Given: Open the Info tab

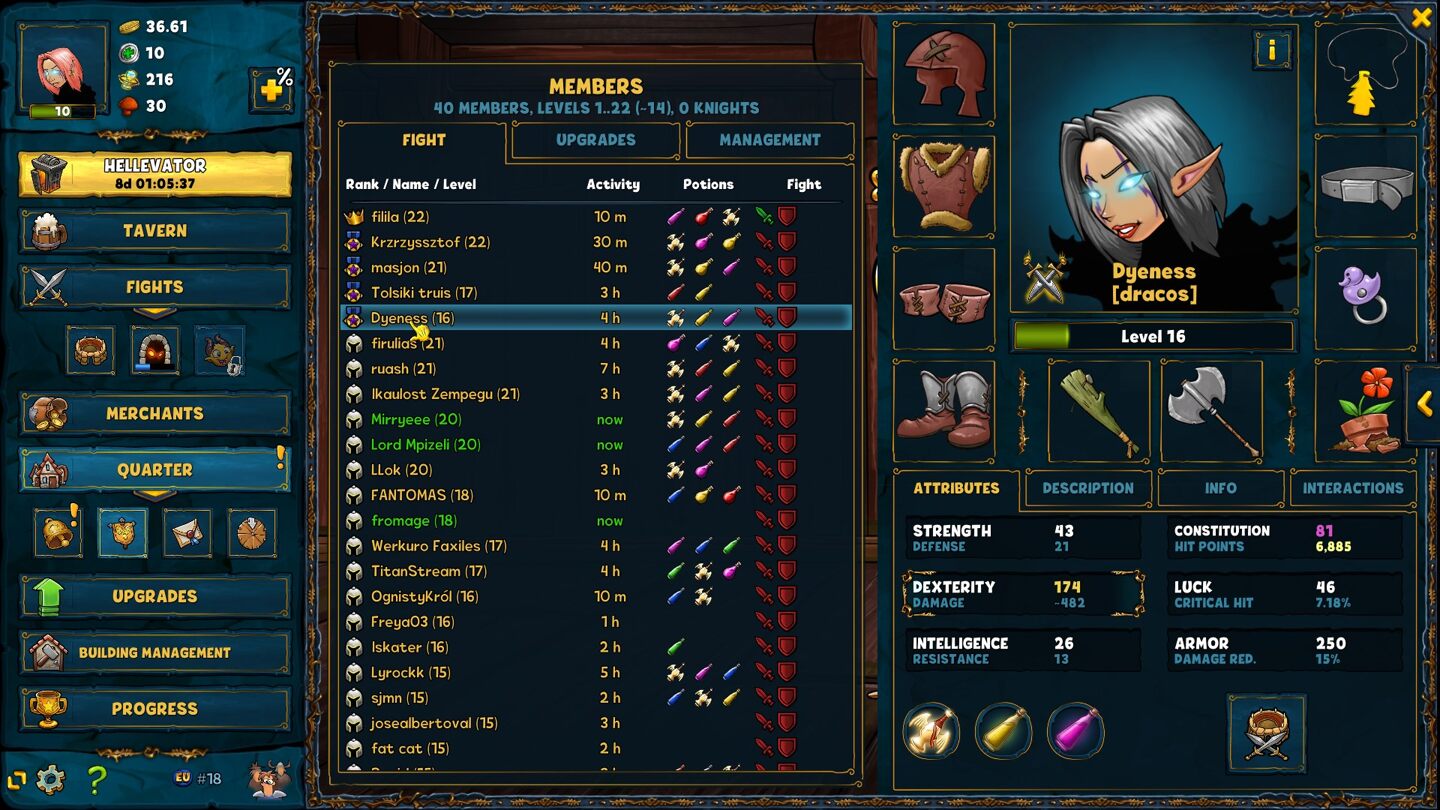Looking at the screenshot, I should tap(1220, 488).
